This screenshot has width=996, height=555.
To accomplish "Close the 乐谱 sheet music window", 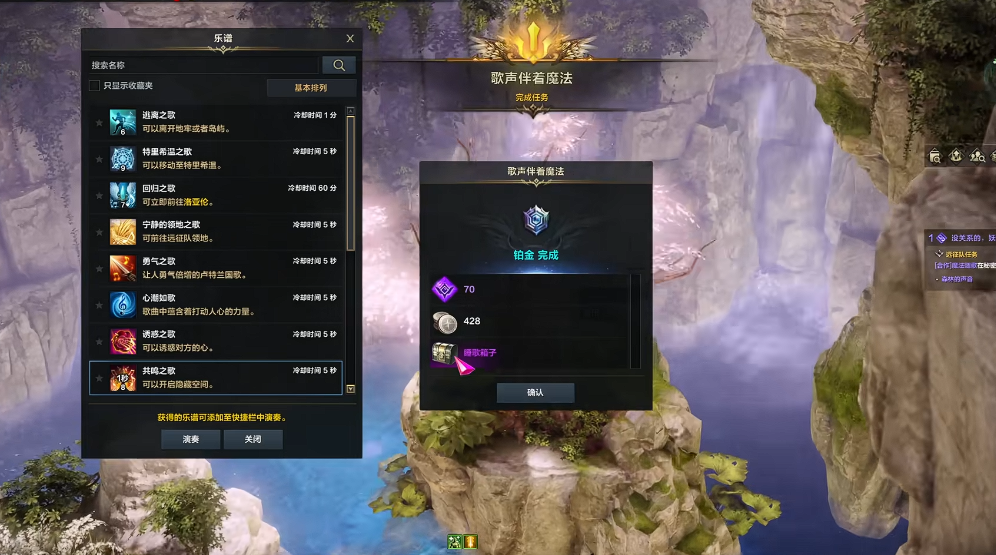I will [350, 39].
